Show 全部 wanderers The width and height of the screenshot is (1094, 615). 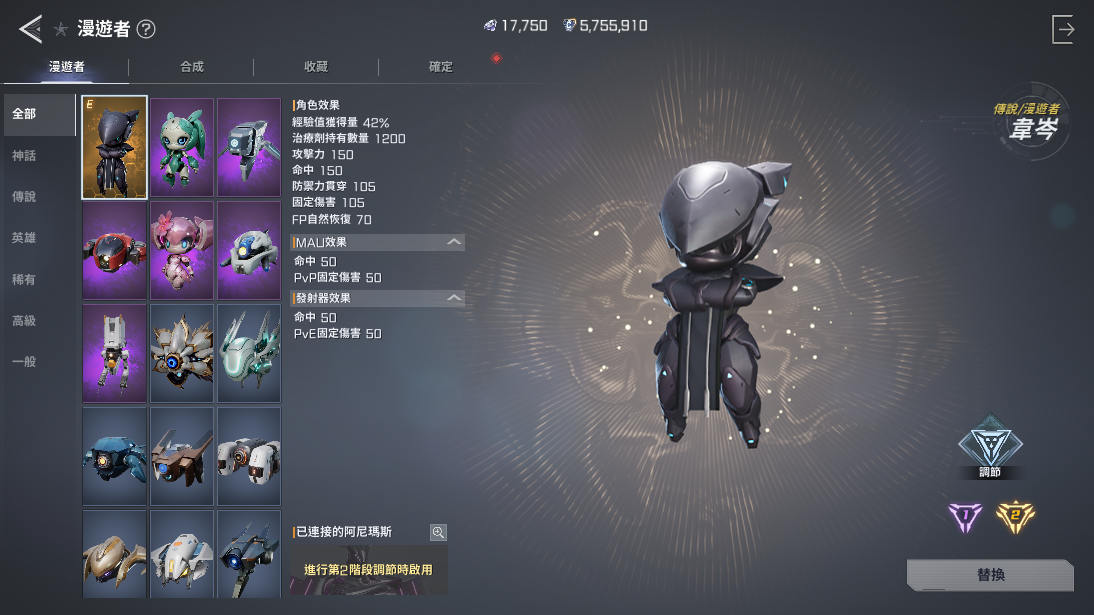pos(24,114)
